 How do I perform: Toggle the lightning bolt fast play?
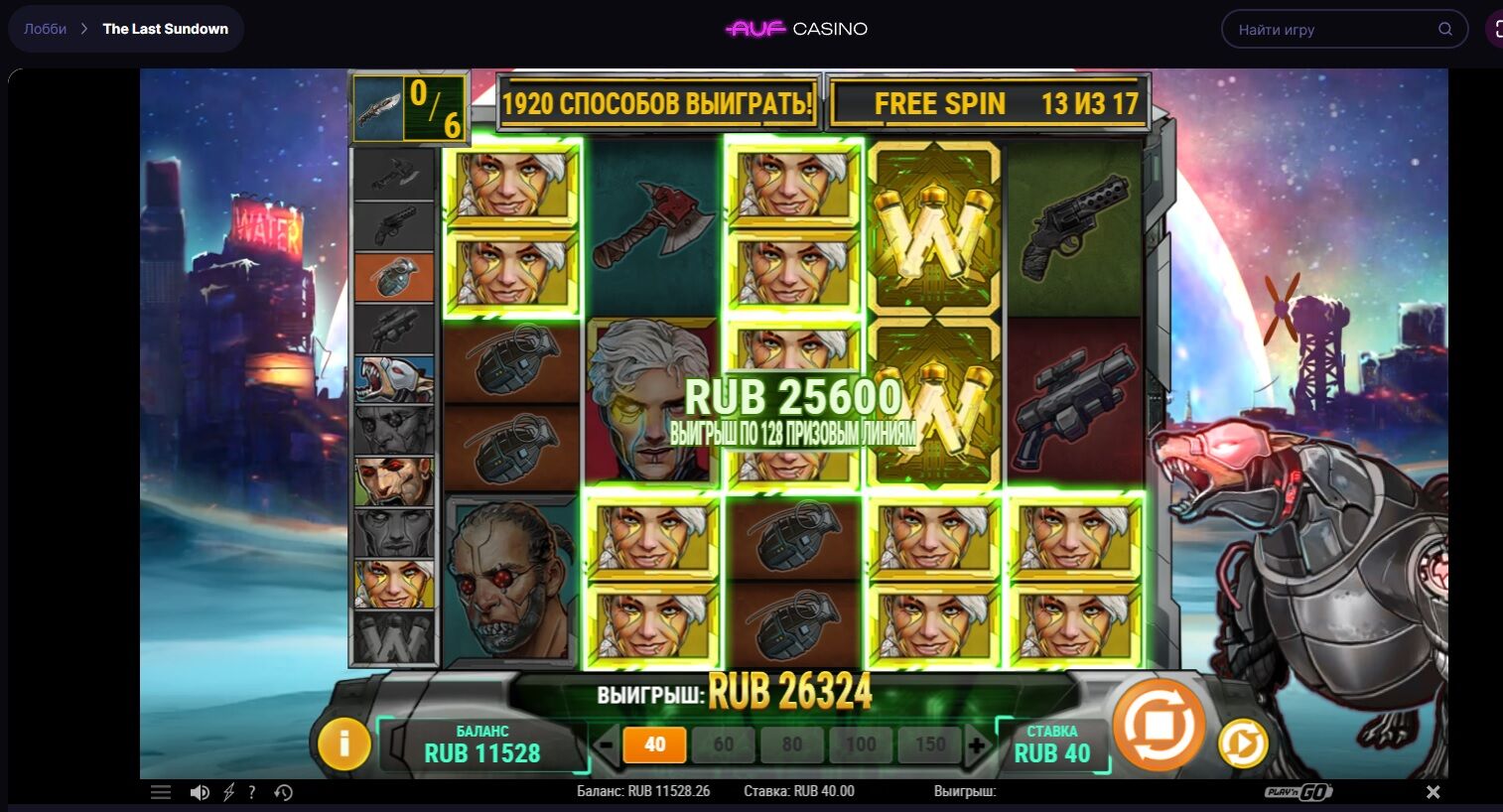[228, 792]
